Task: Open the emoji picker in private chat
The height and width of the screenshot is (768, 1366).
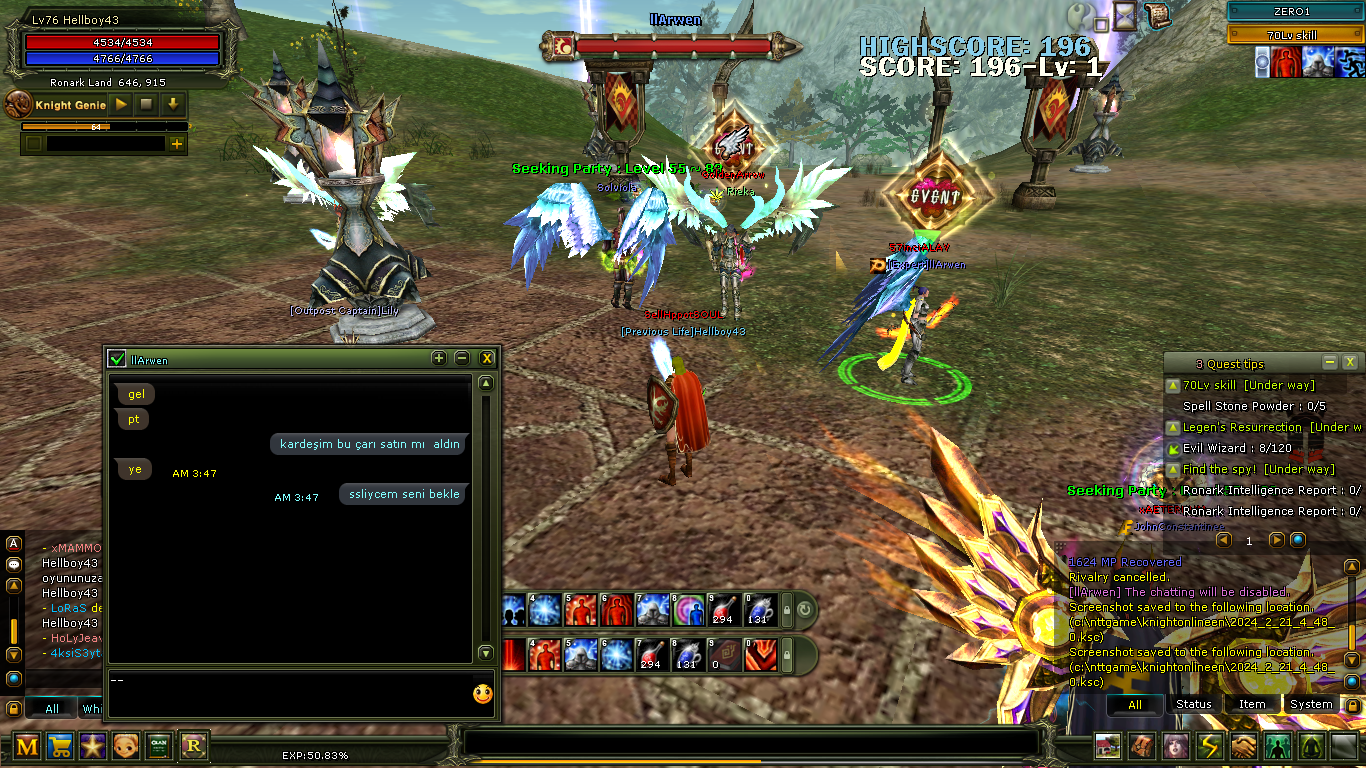Action: pos(483,694)
